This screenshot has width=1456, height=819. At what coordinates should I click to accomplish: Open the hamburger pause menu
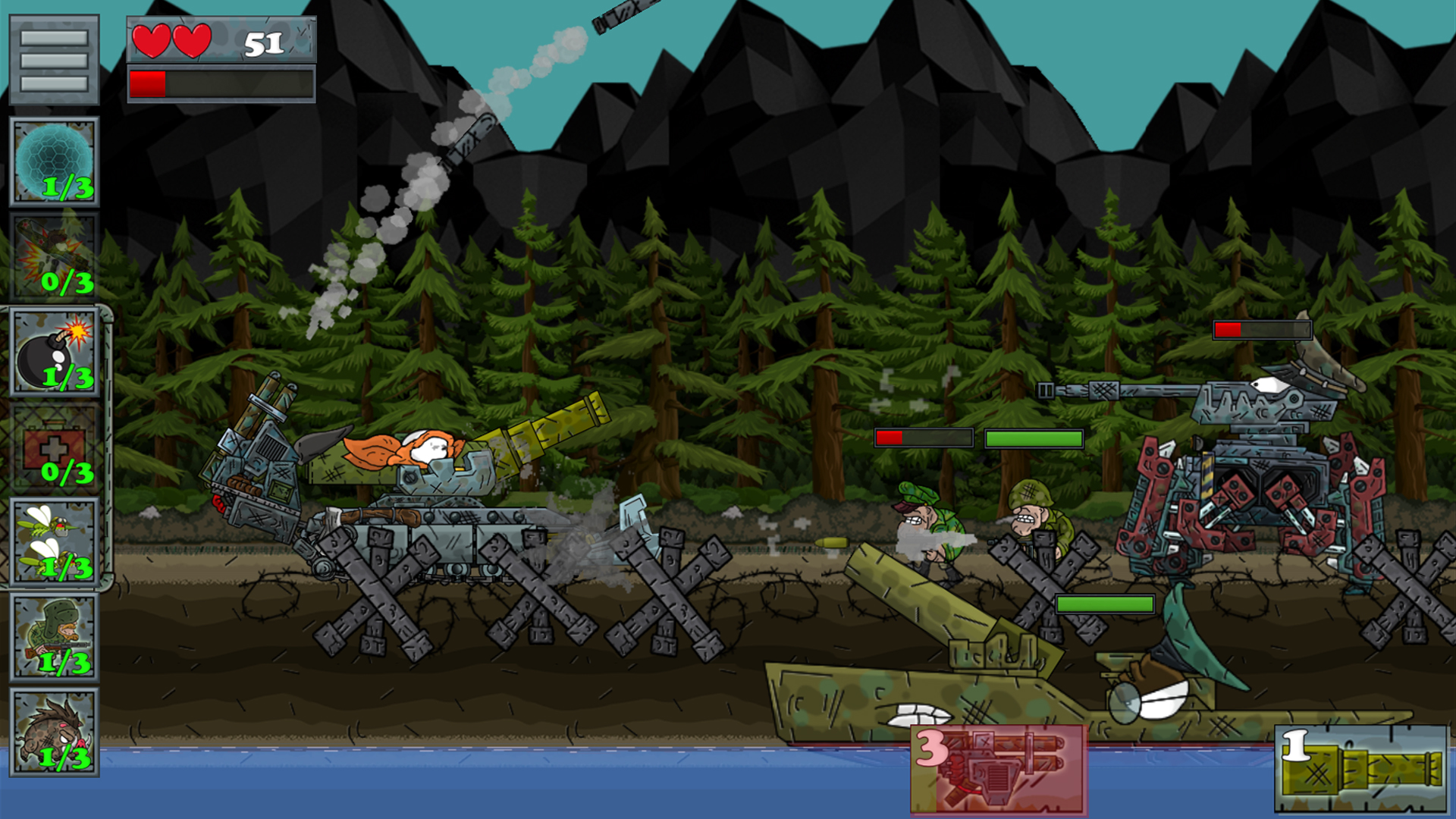click(54, 60)
